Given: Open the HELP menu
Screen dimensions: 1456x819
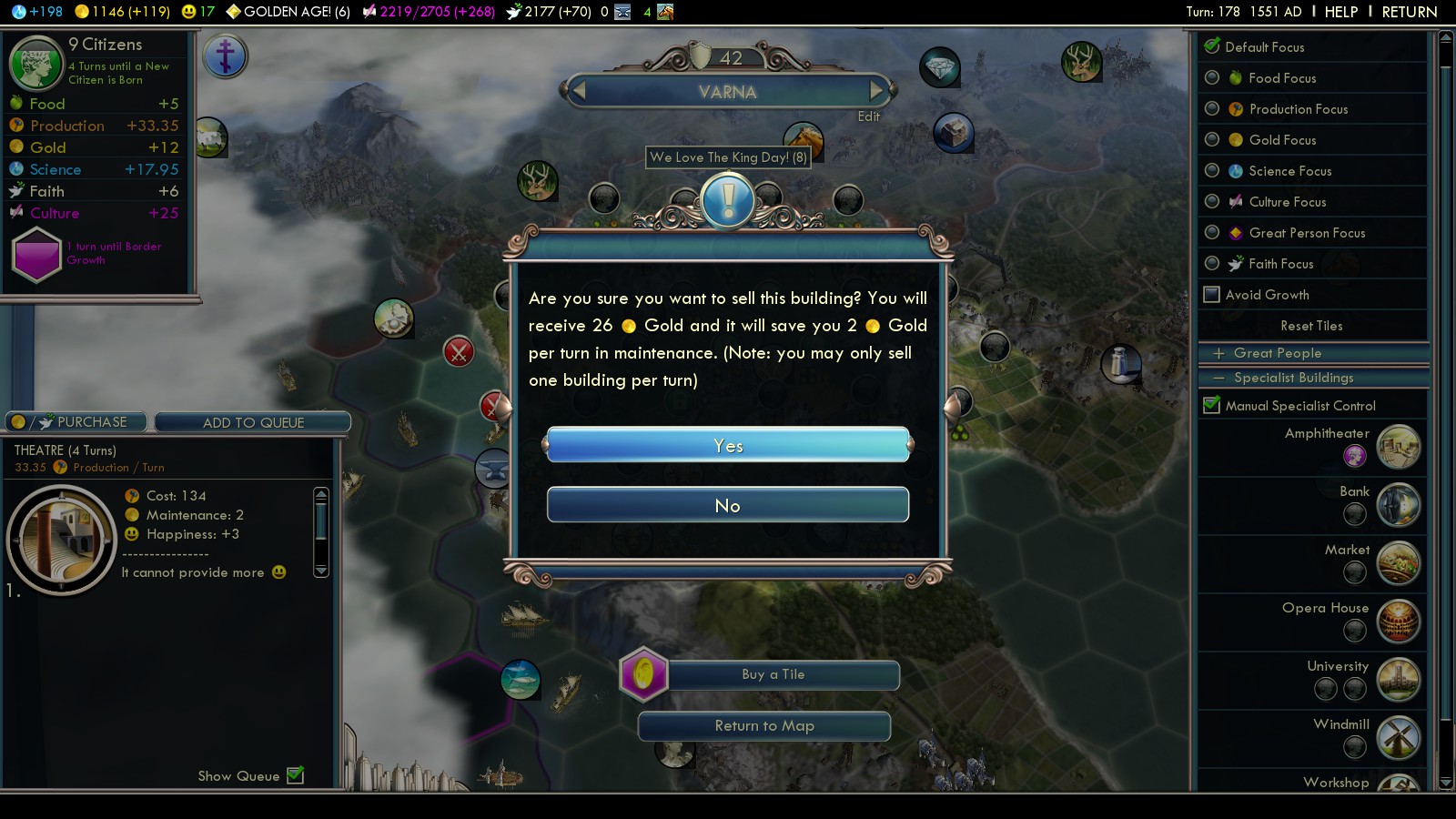Looking at the screenshot, I should tap(1340, 12).
